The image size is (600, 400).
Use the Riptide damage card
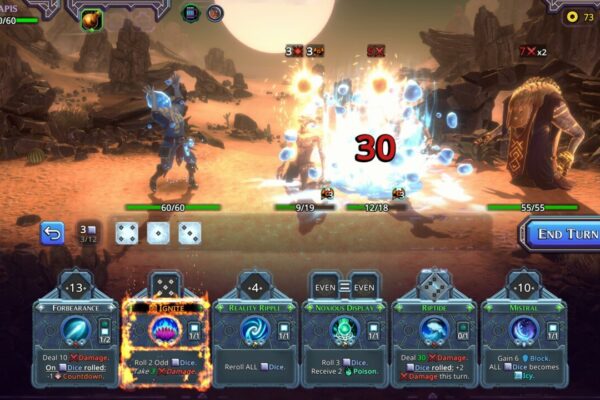pyautogui.click(x=434, y=330)
